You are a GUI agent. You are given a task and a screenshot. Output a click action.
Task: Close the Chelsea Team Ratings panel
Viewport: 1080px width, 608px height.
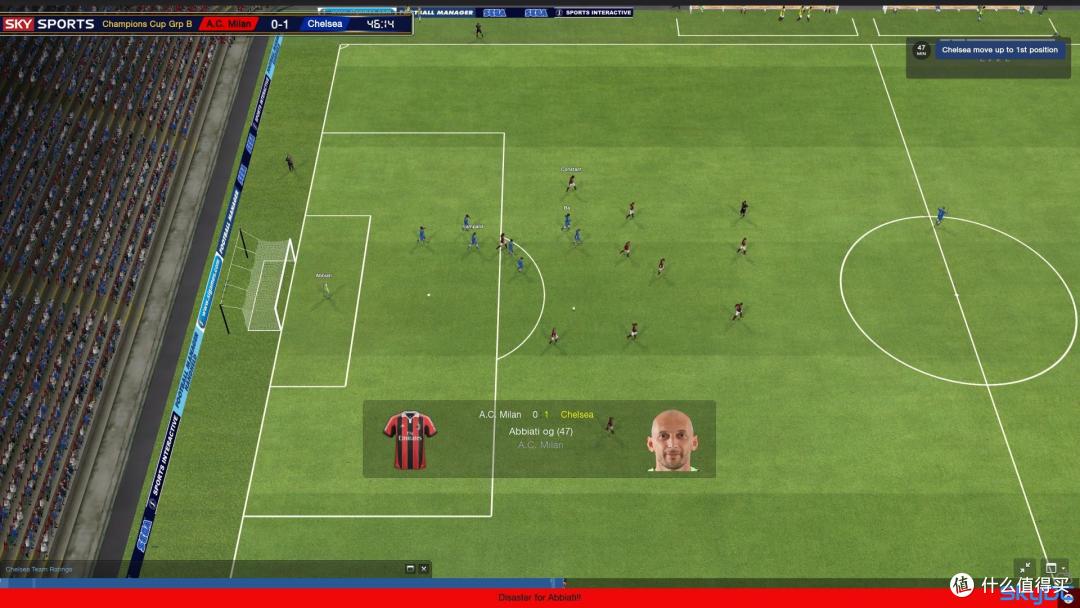tap(424, 569)
